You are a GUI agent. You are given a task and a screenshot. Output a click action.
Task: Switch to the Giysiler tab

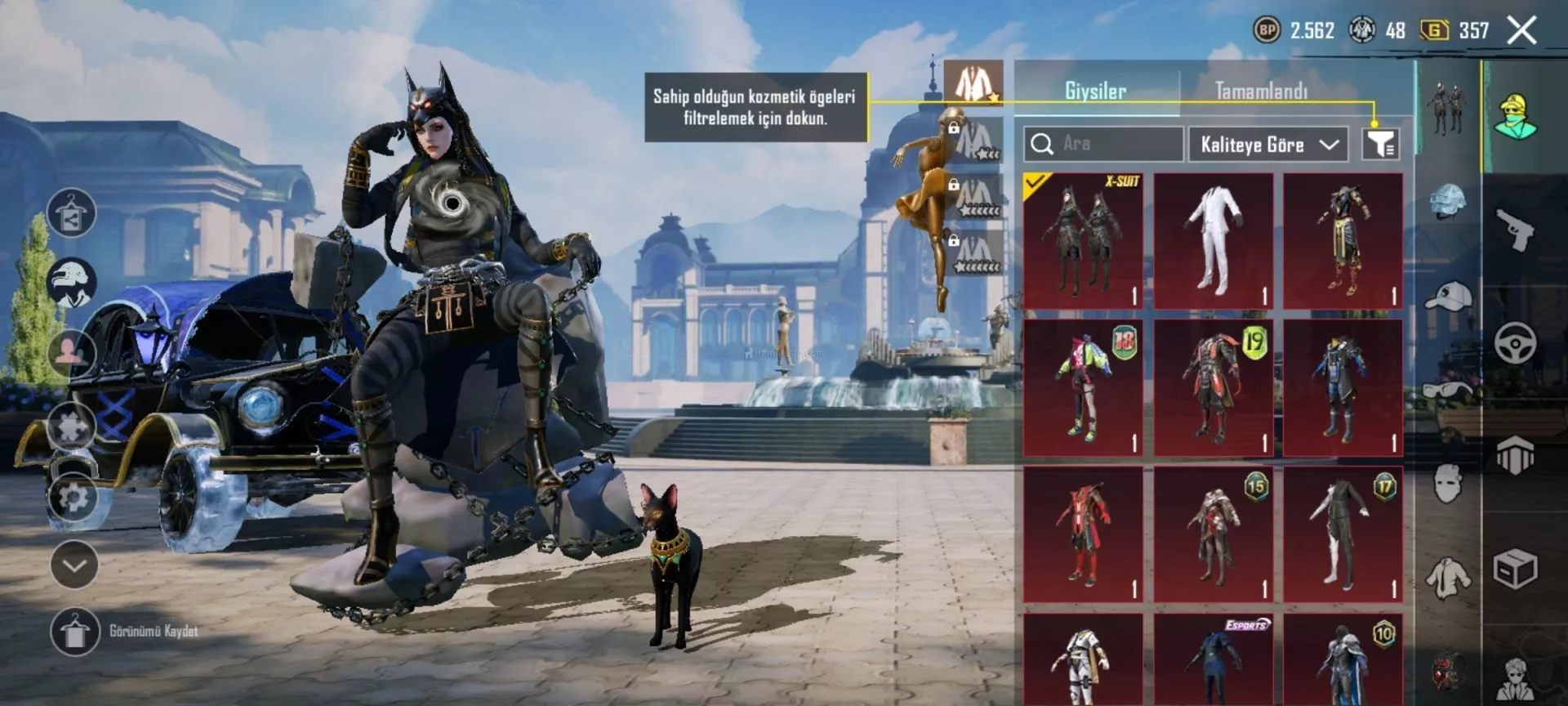(x=1095, y=91)
